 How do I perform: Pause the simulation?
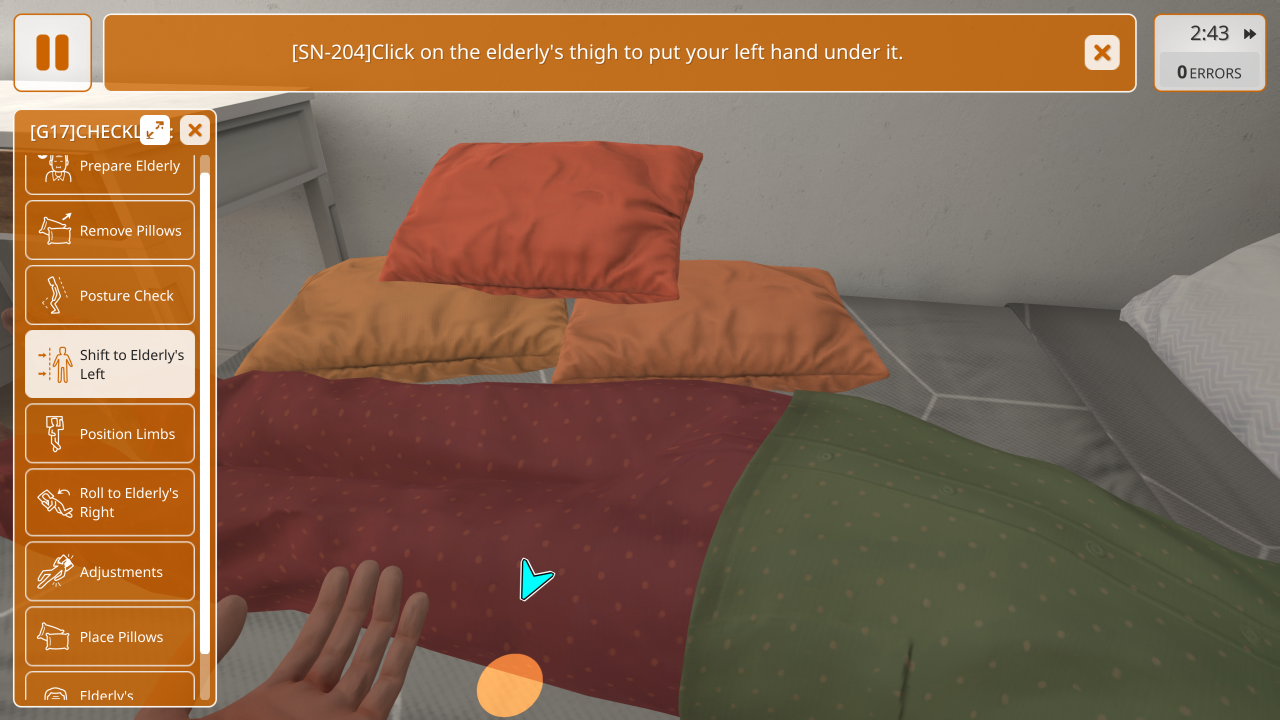pos(52,53)
